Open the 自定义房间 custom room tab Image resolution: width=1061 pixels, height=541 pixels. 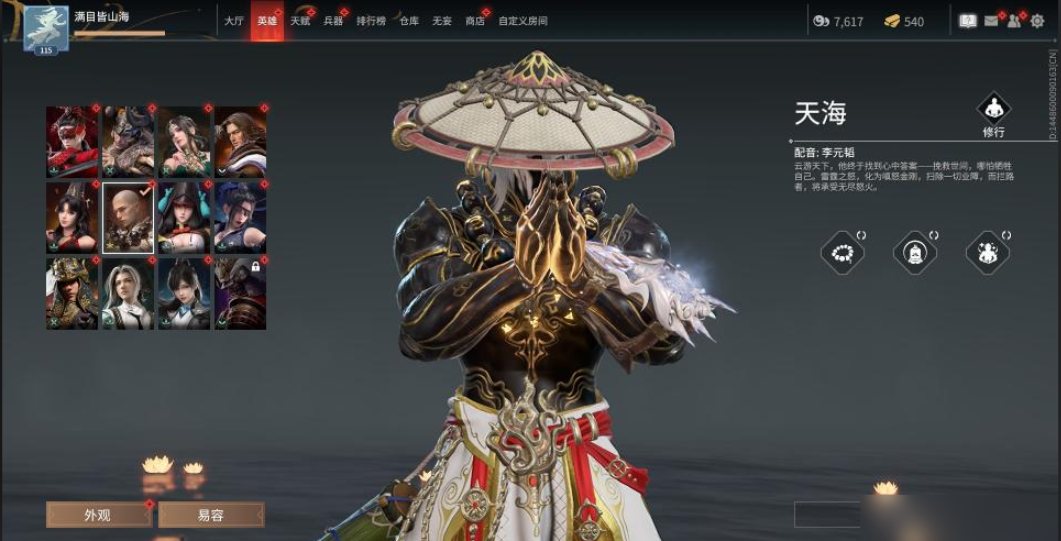pos(523,21)
